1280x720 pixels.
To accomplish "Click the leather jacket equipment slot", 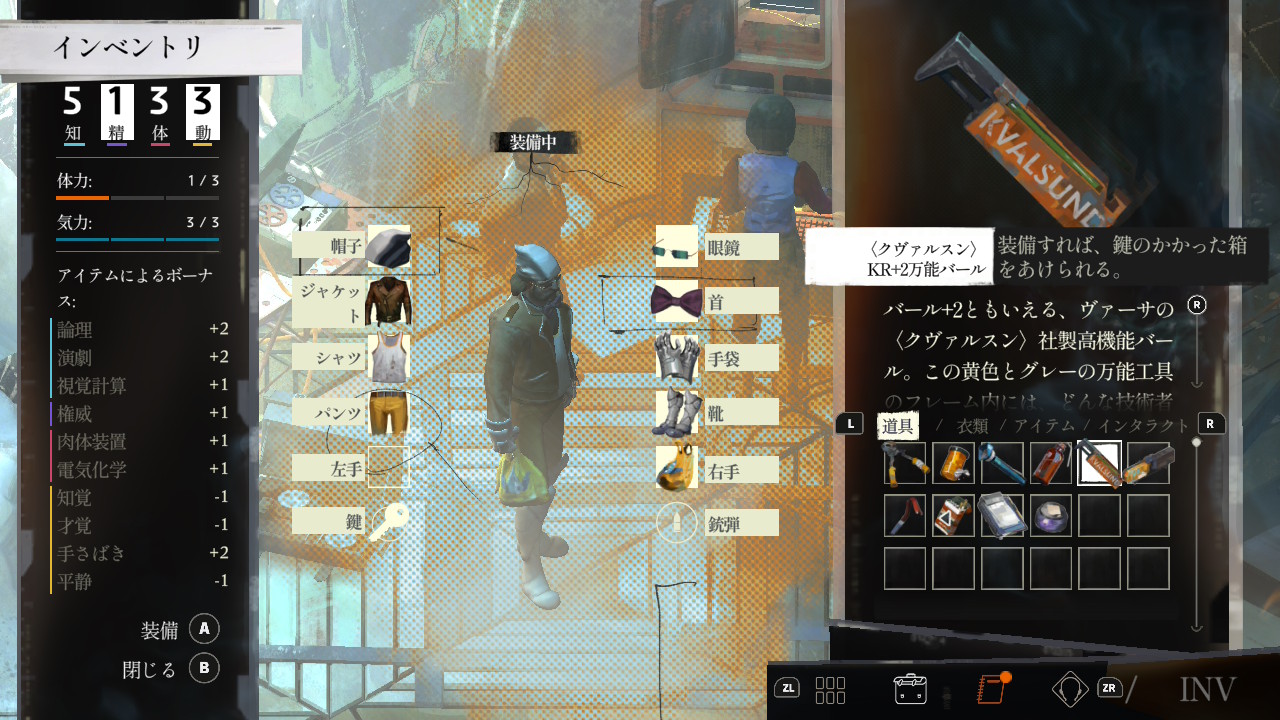I will (388, 301).
